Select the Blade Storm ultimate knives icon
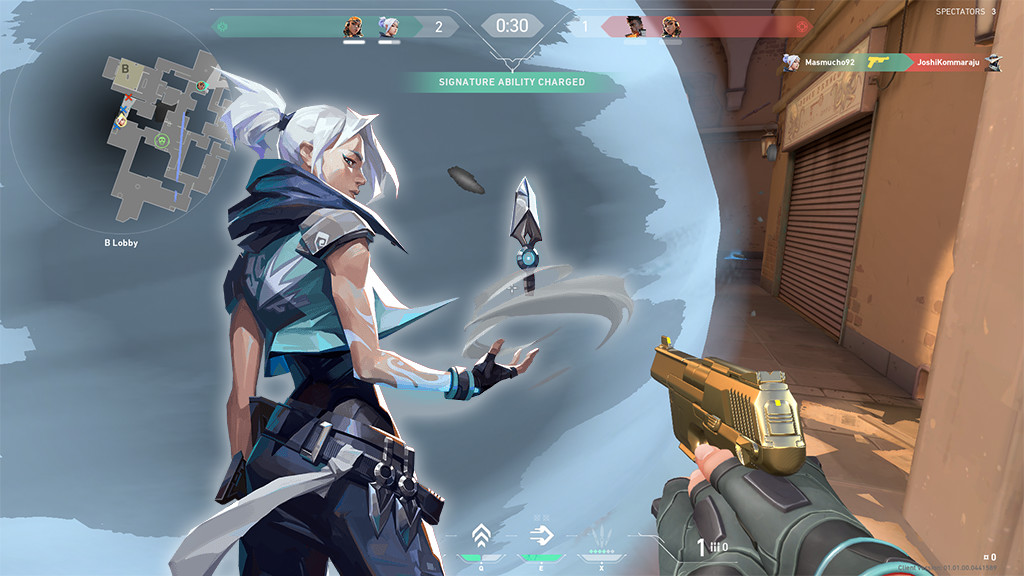Image resolution: width=1024 pixels, height=576 pixels. click(x=600, y=536)
